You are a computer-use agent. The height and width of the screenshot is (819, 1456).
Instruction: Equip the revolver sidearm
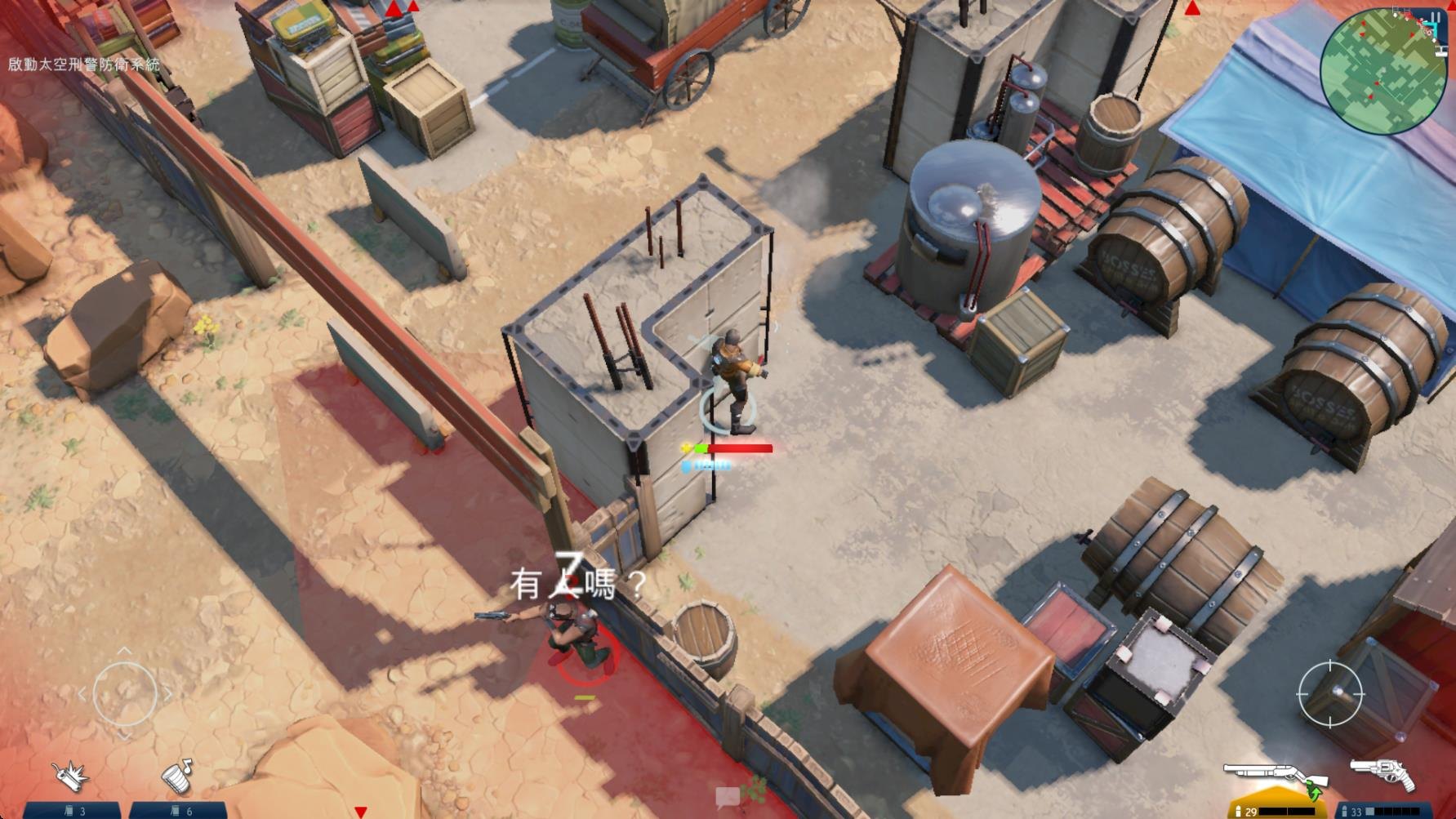(x=1382, y=772)
